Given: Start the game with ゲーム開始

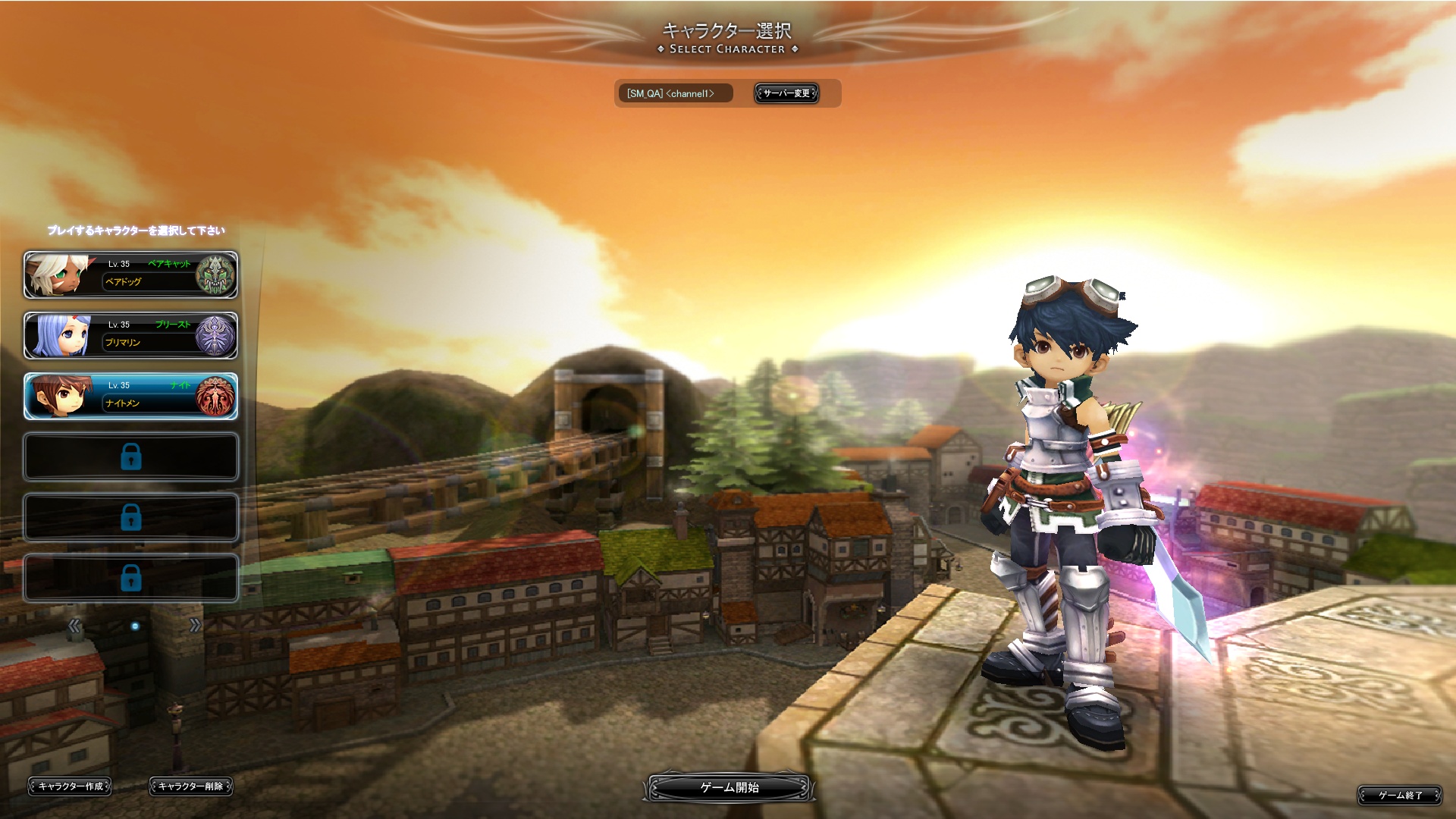Looking at the screenshot, I should pyautogui.click(x=730, y=787).
